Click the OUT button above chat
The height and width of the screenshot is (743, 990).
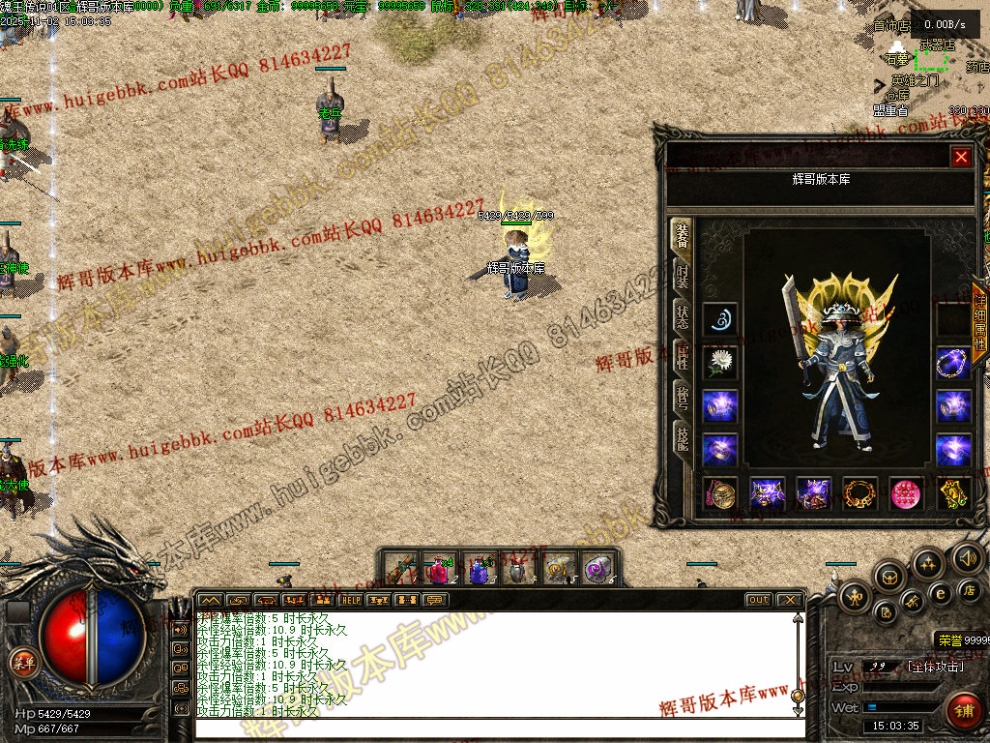pyautogui.click(x=758, y=600)
